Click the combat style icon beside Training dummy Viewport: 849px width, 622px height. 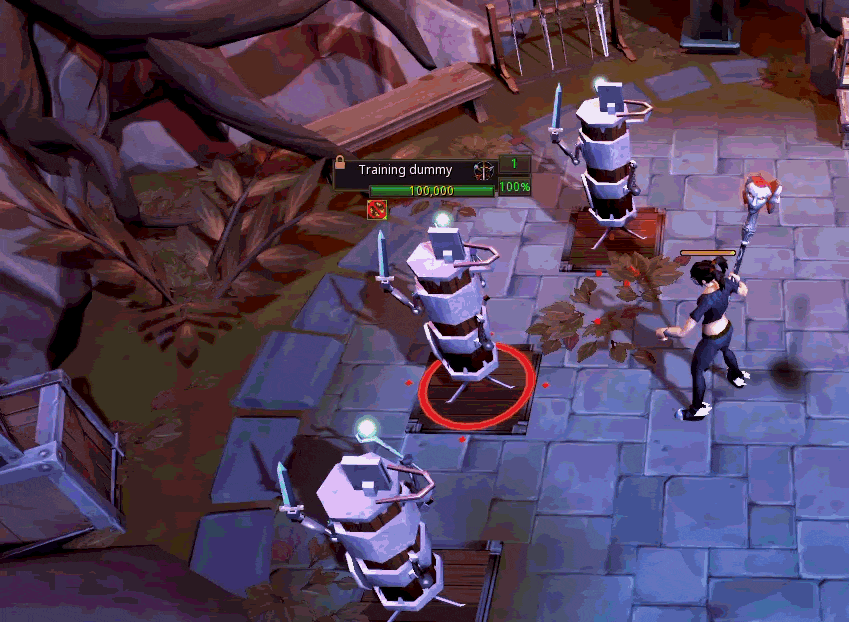click(x=484, y=170)
